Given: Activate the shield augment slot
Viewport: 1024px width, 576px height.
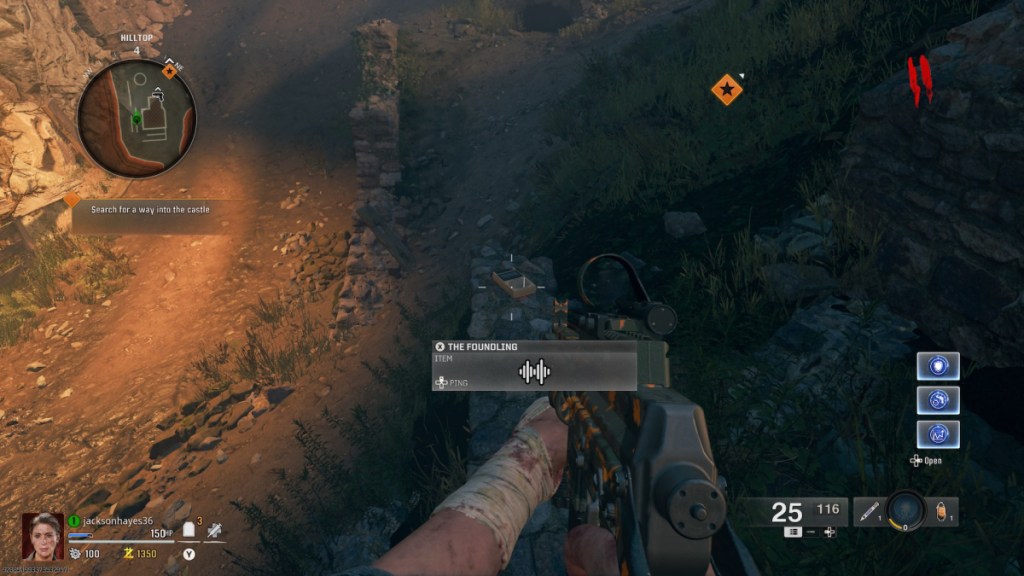Looking at the screenshot, I should coord(938,366).
